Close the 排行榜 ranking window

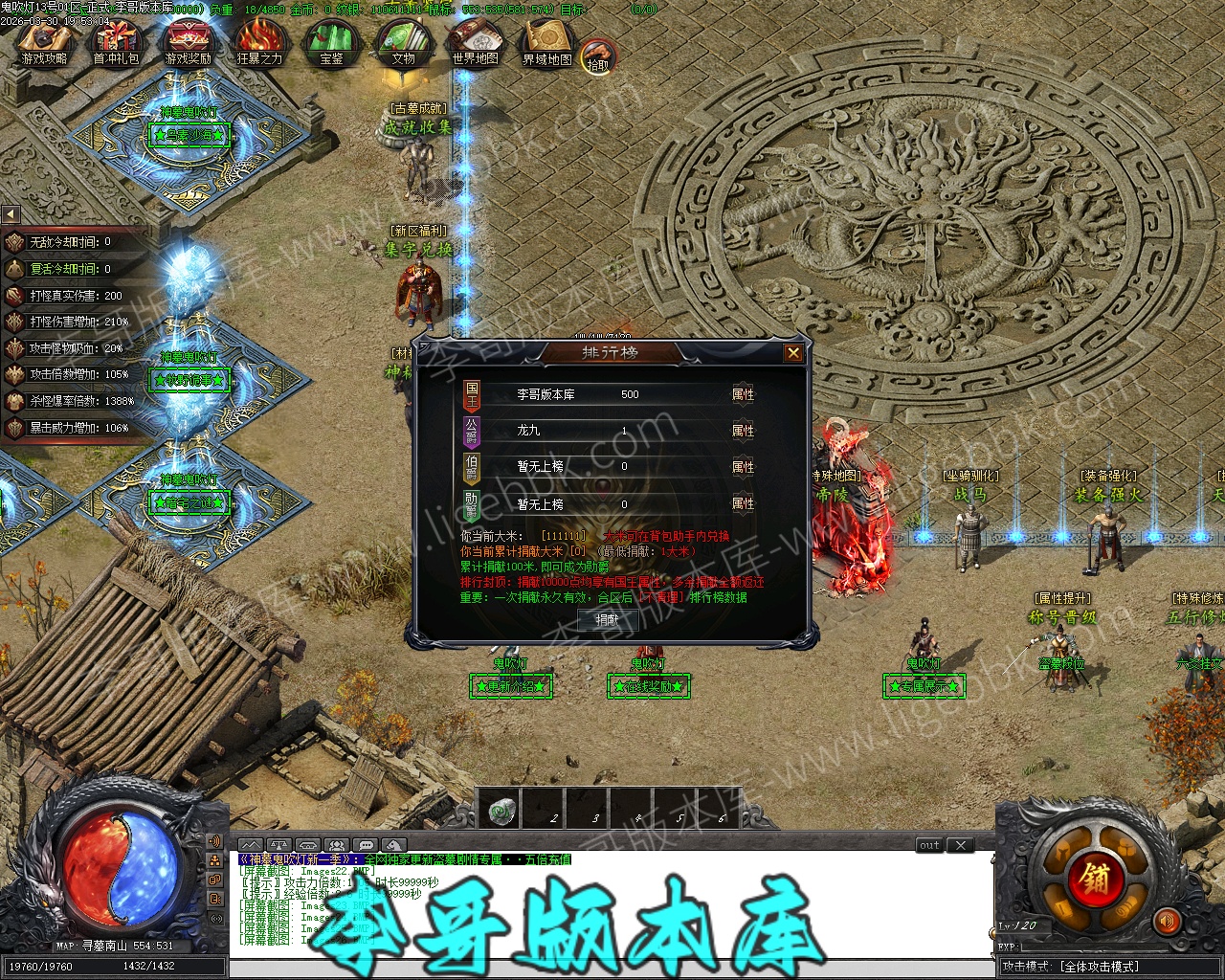[x=793, y=353]
